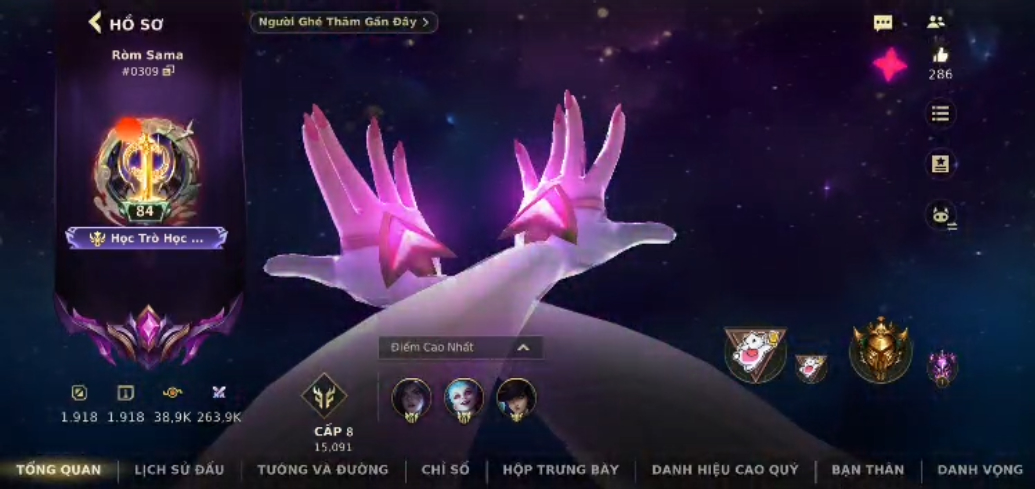Open the Tướng Và Đường tab
The image size is (1035, 489).
click(x=322, y=469)
